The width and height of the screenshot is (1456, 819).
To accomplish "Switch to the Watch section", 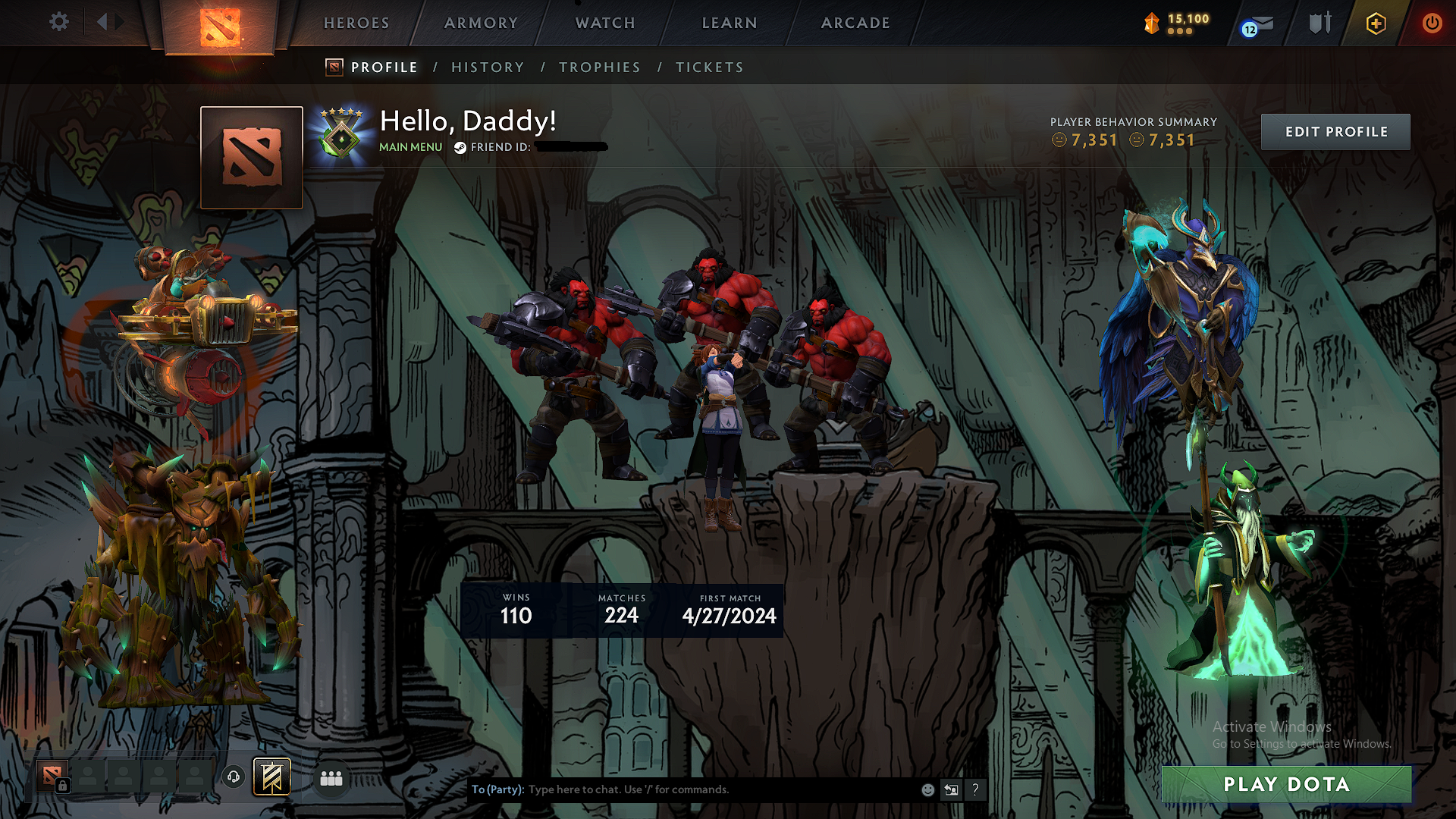I will click(x=605, y=23).
